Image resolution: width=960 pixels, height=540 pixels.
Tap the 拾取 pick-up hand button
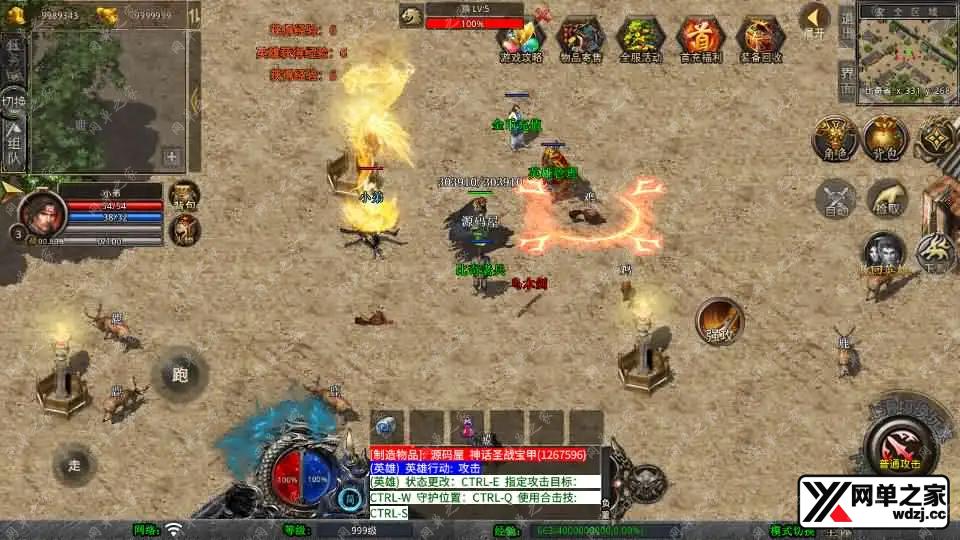[x=886, y=198]
